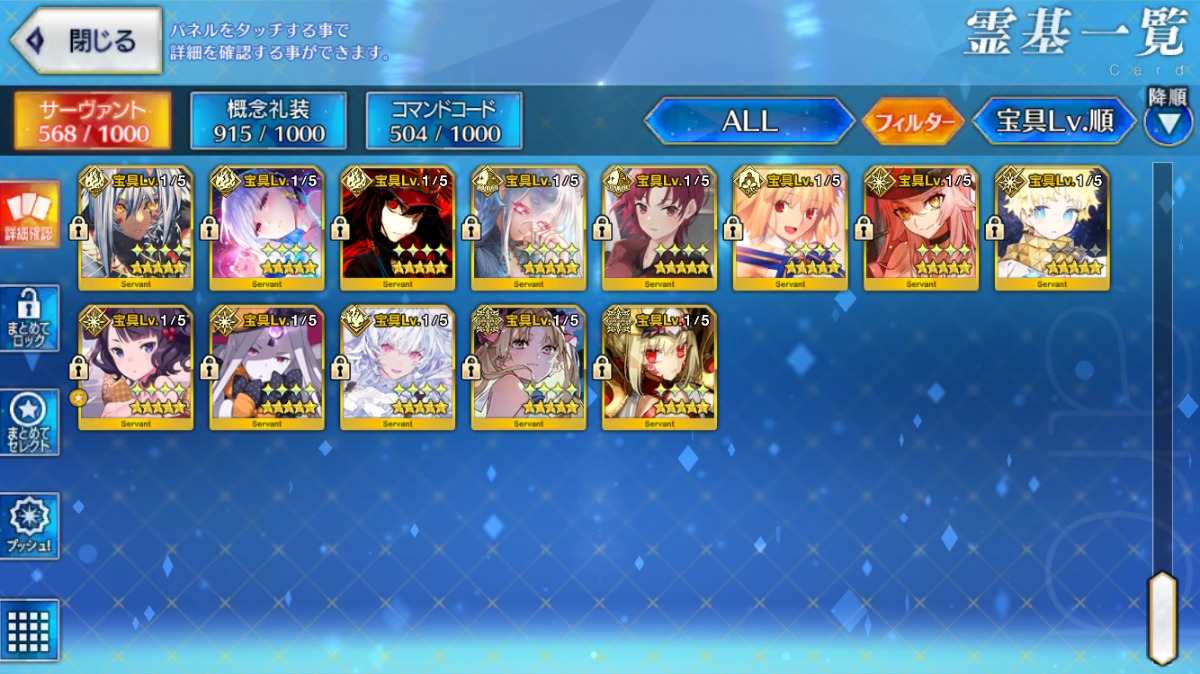This screenshot has height=674, width=1200.
Task: Switch to the サーヴァント tab
Action: [92, 121]
